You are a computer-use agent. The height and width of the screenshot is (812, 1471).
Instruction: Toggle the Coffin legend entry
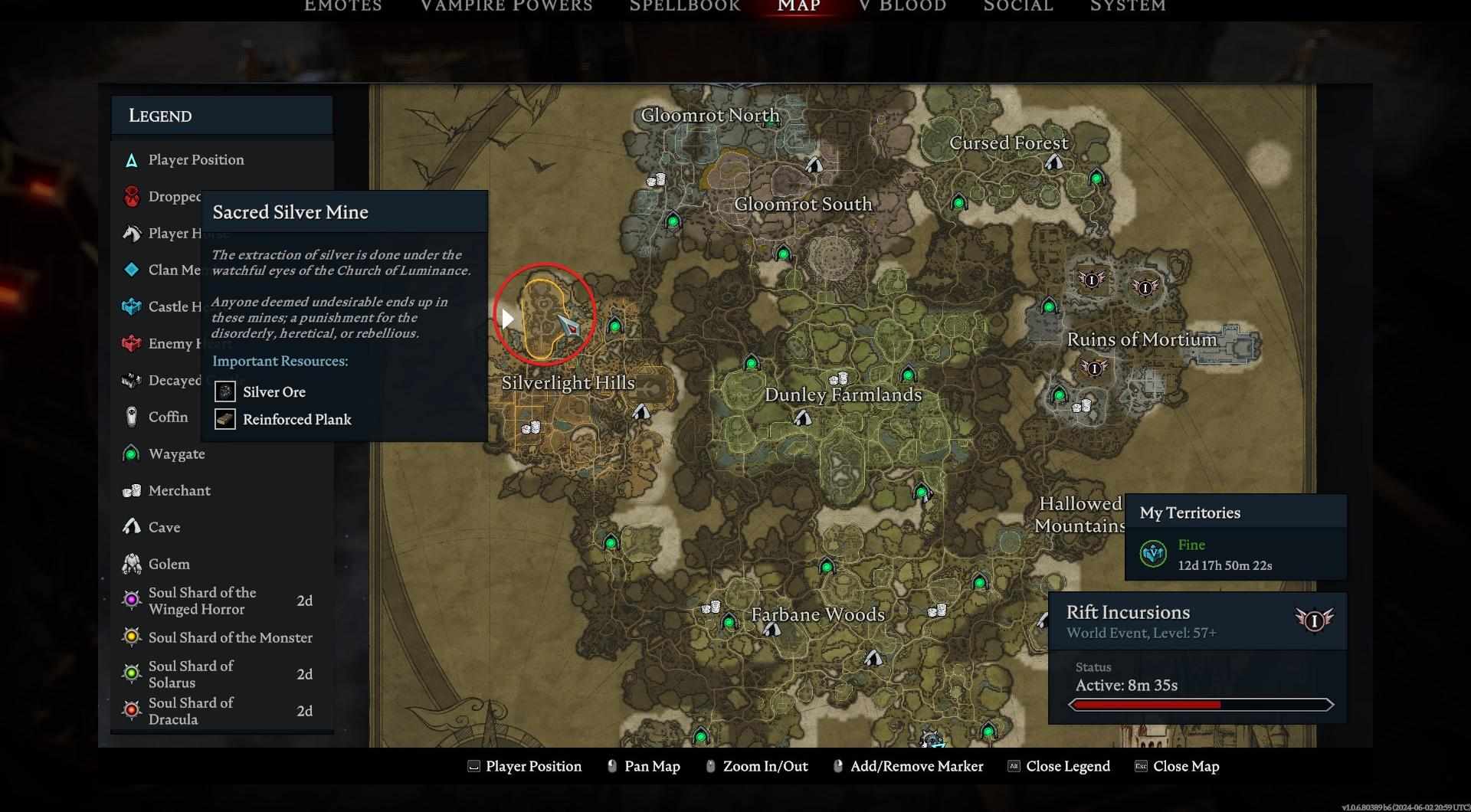pos(168,417)
